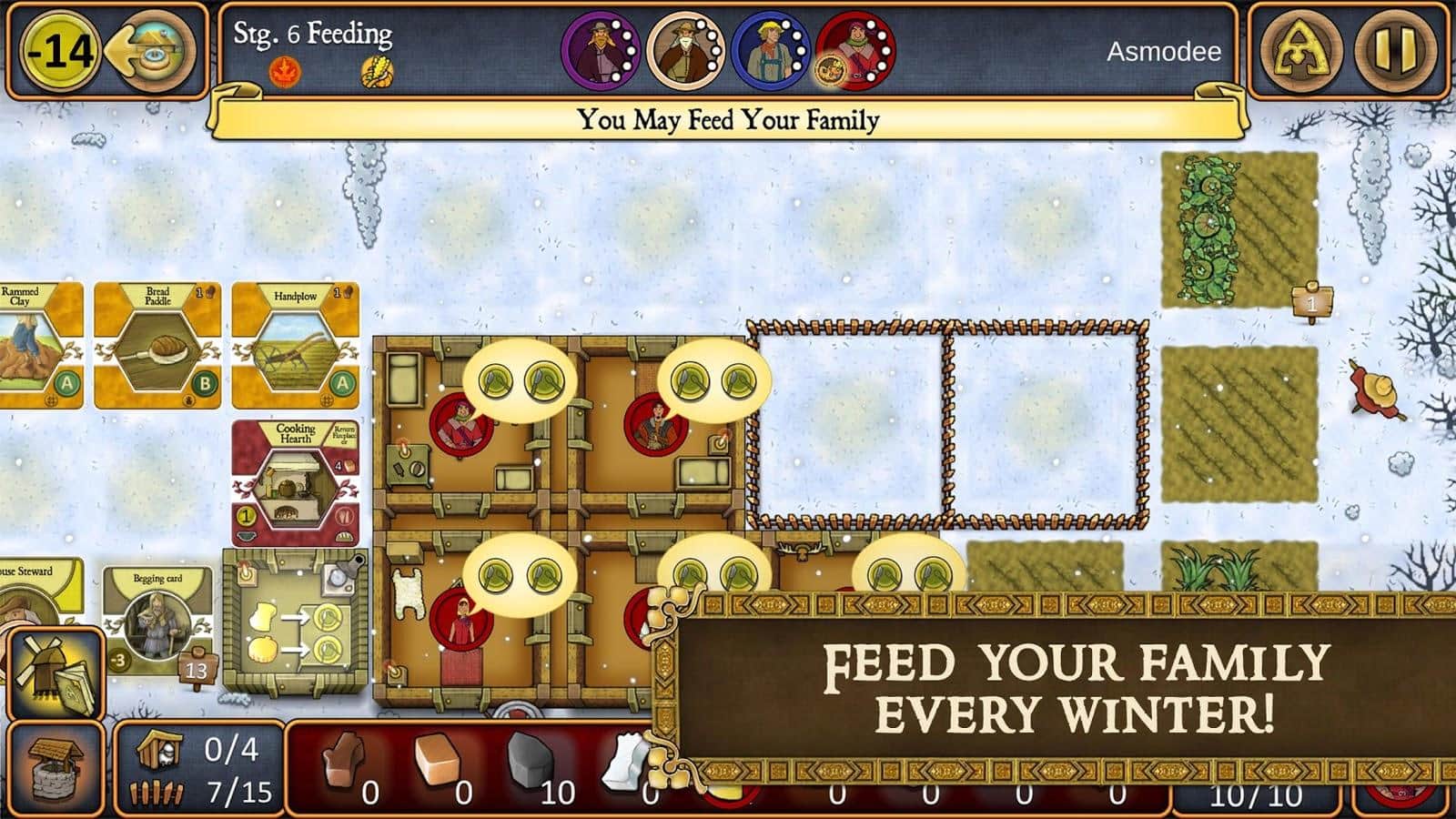Select the blue-ringed player portrait
The height and width of the screenshot is (819, 1456).
click(x=771, y=51)
